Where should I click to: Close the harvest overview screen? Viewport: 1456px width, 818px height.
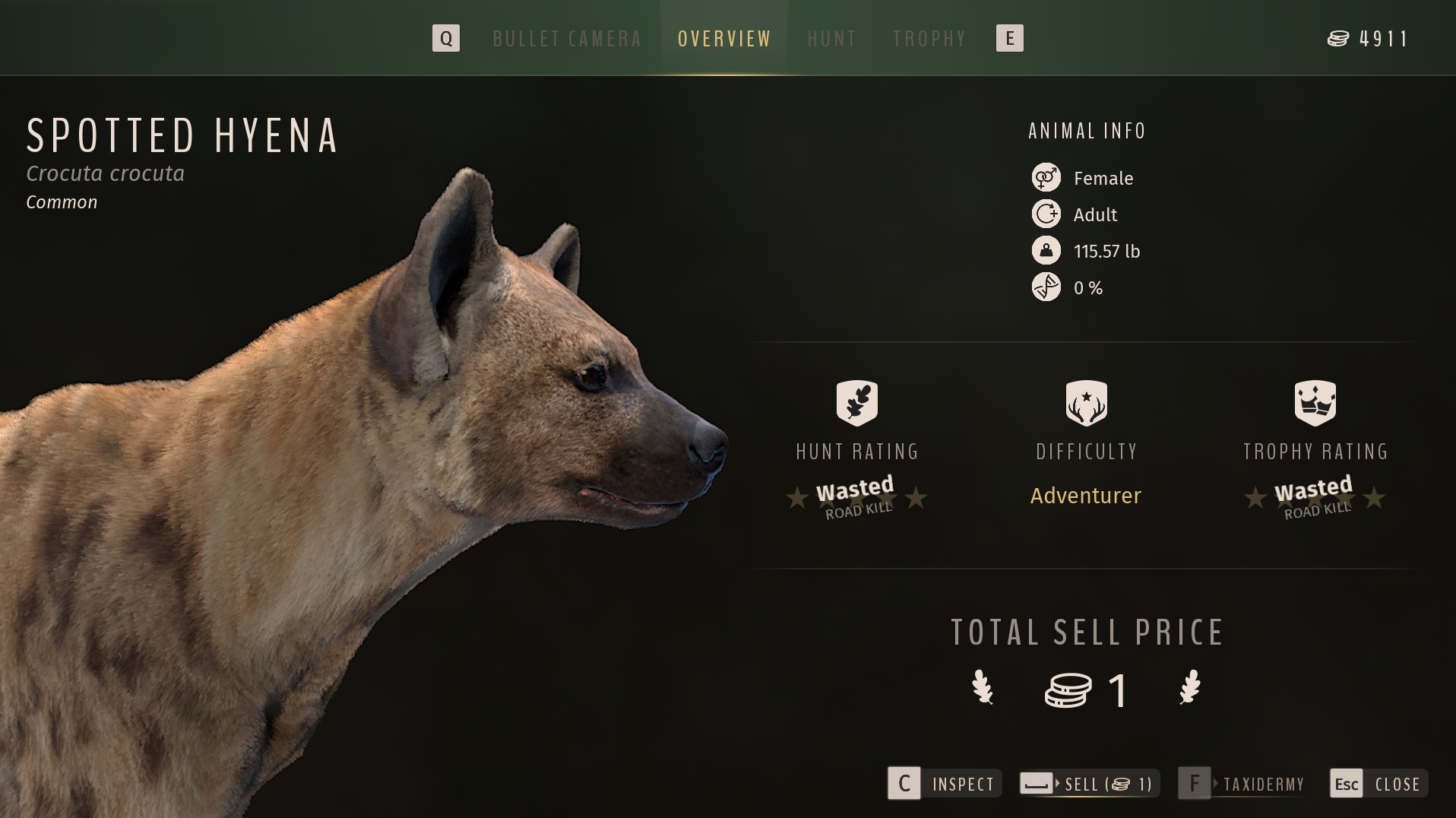[x=1378, y=784]
